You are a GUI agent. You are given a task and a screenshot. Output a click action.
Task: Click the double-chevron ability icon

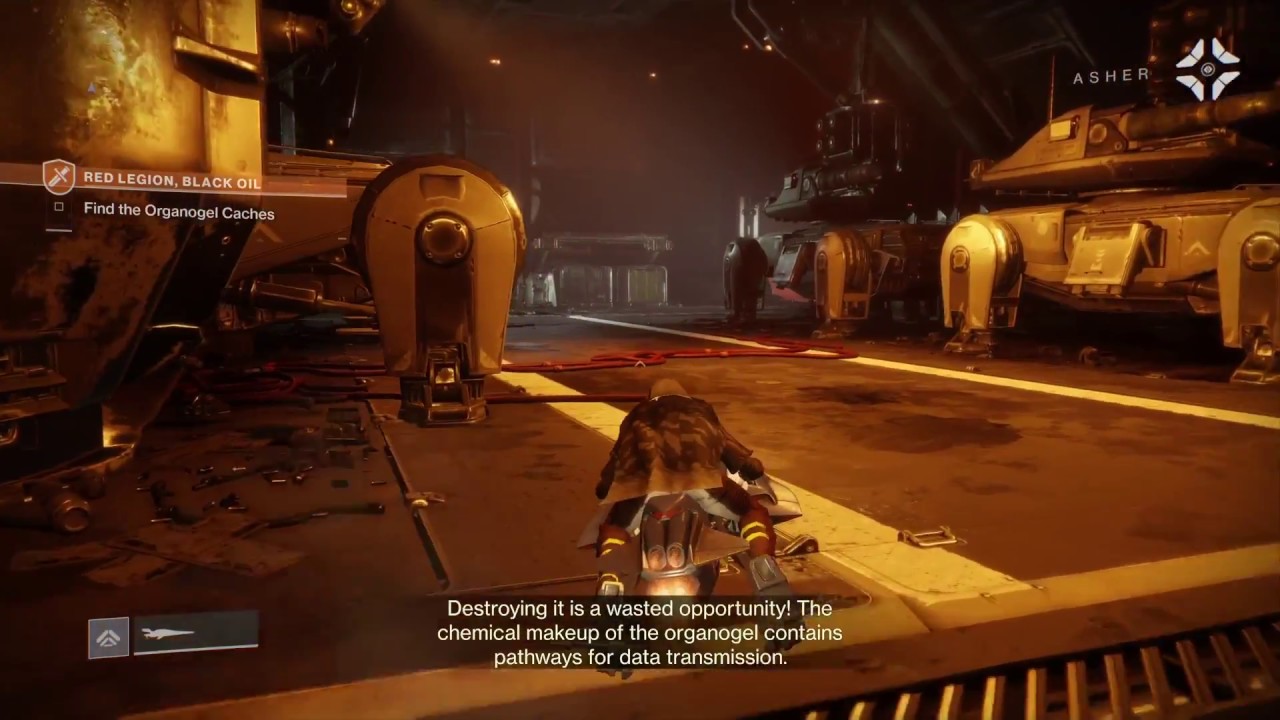(108, 637)
